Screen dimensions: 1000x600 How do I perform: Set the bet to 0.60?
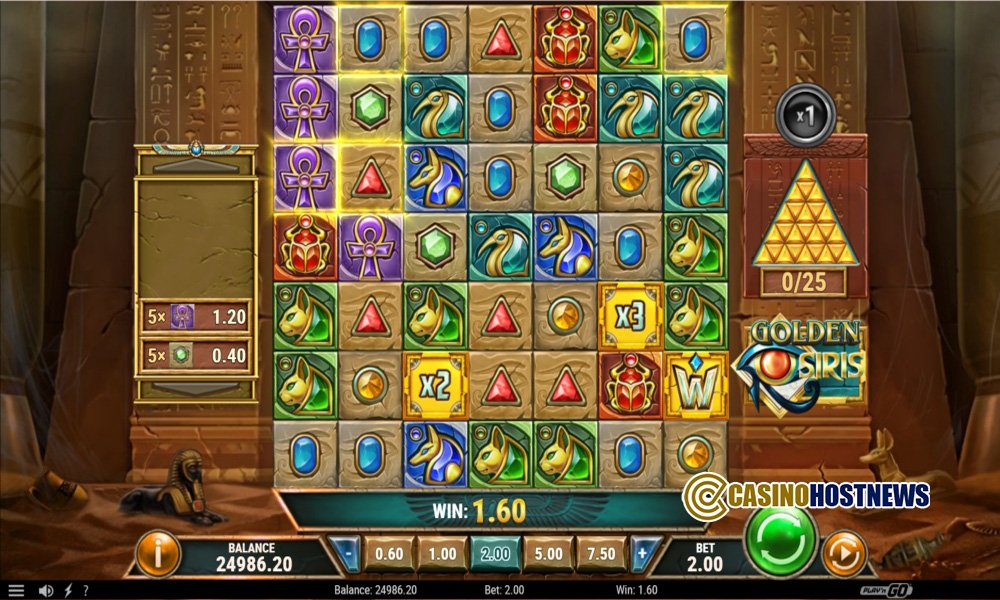388,553
